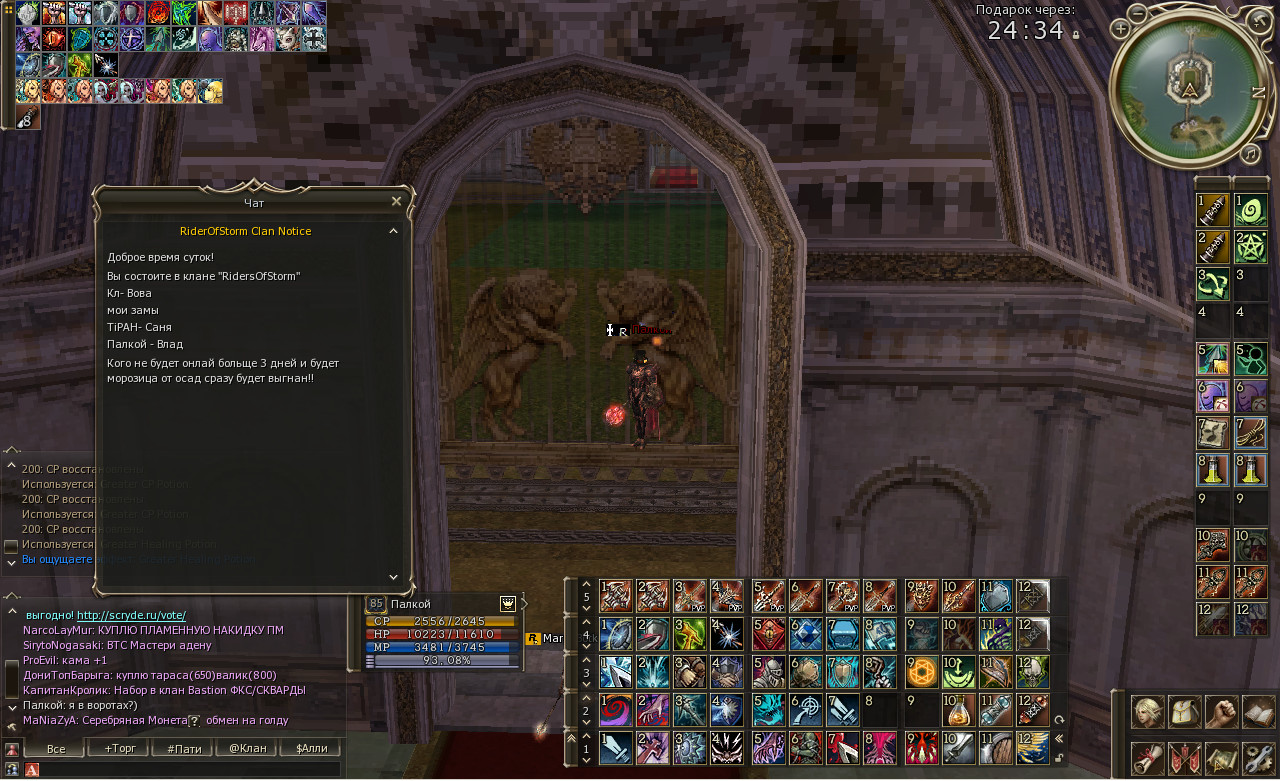Switch to the Все chat tab
The image size is (1280, 781).
tap(55, 748)
